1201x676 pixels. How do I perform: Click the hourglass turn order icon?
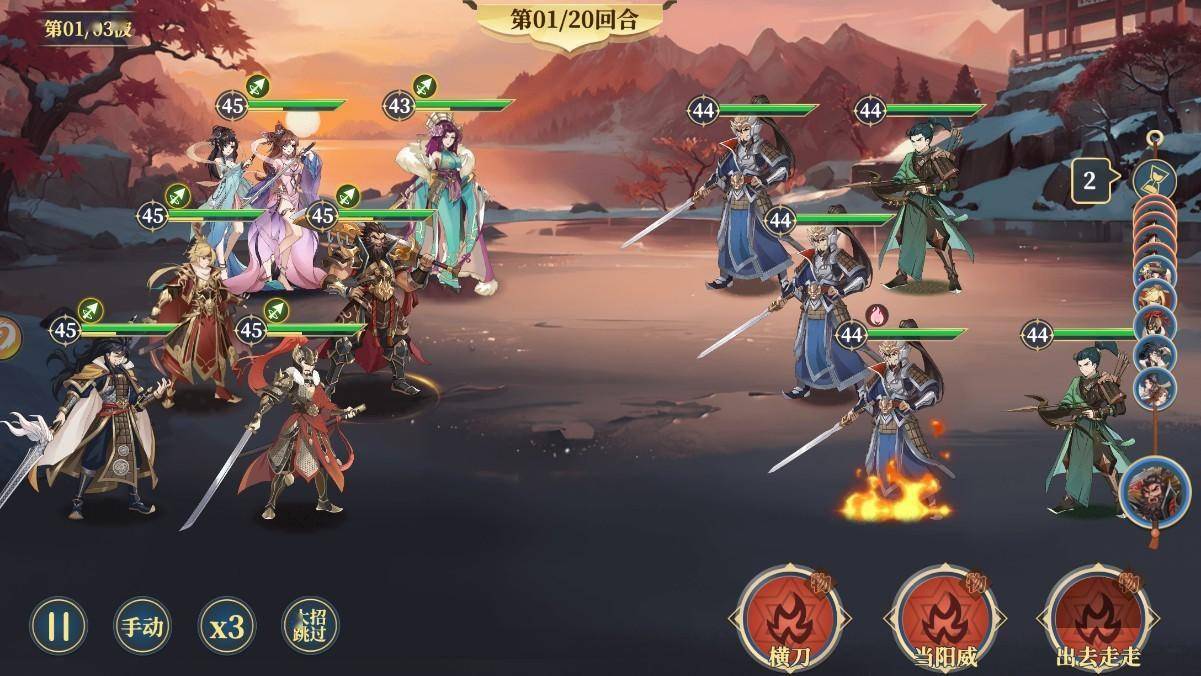pos(1153,180)
